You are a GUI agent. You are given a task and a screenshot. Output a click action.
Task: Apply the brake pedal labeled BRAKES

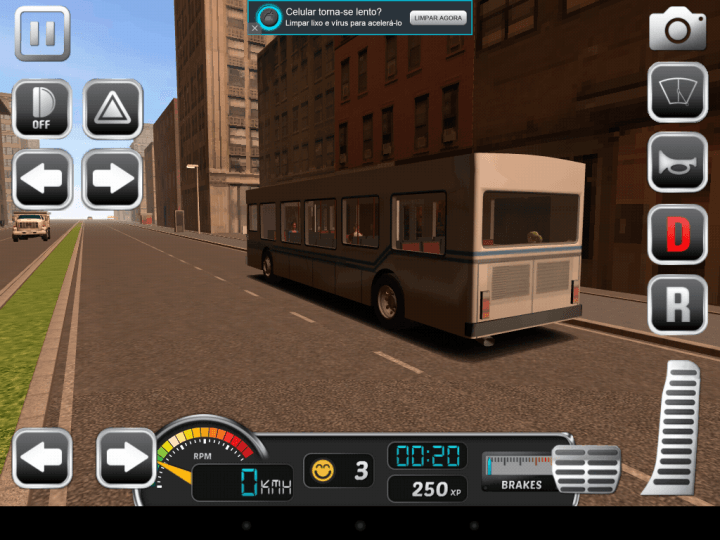point(586,468)
